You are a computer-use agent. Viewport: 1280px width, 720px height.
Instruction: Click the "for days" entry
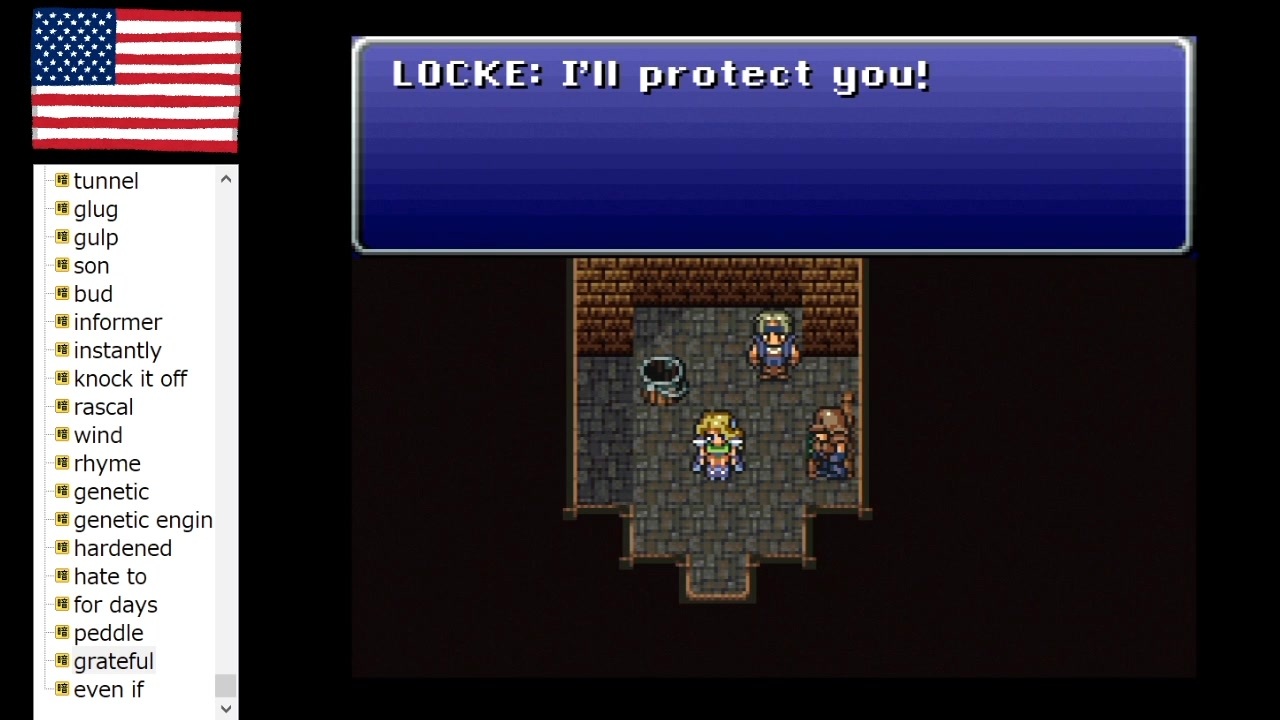click(x=115, y=605)
